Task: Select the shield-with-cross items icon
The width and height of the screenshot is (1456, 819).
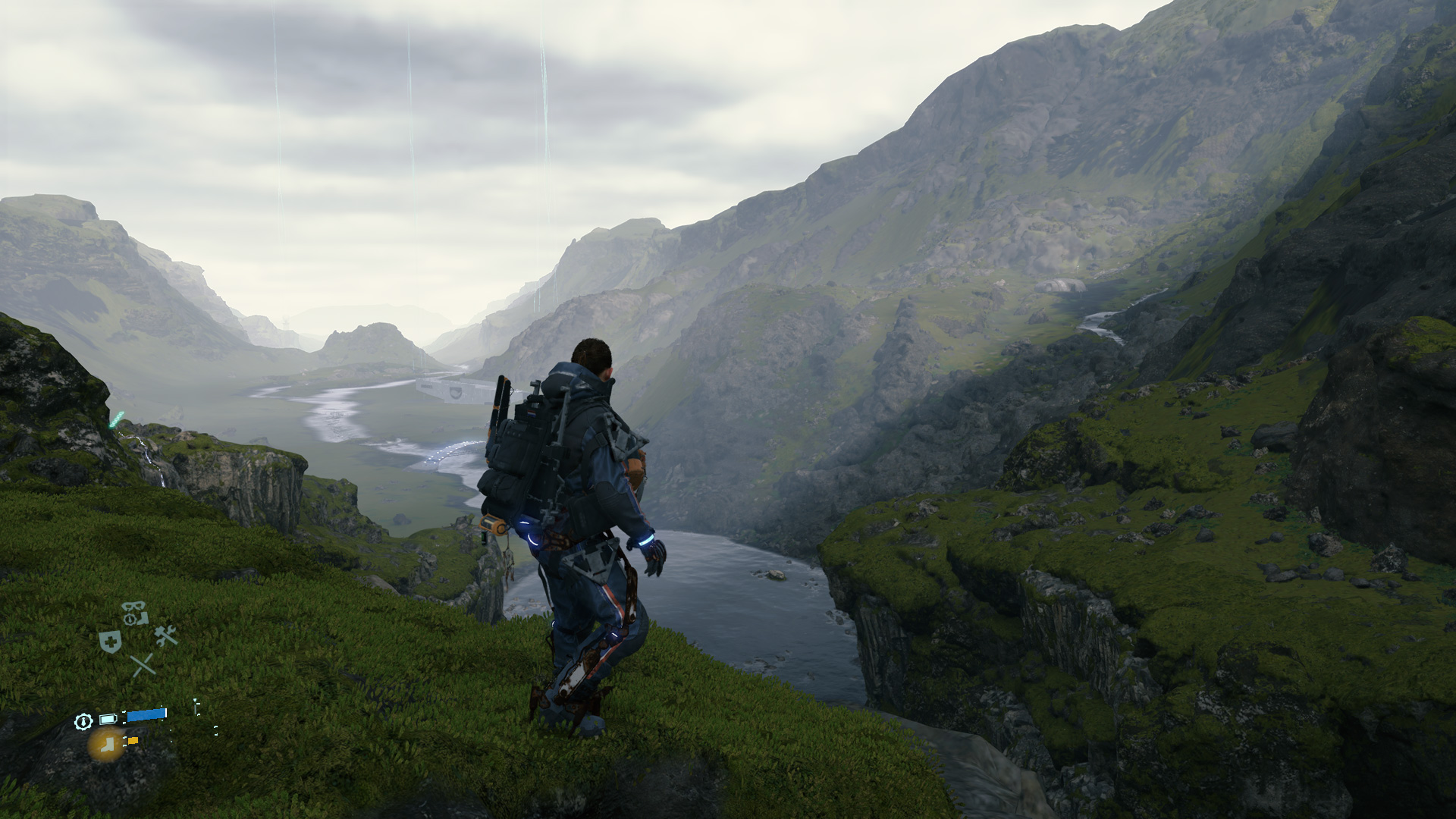Action: (111, 642)
